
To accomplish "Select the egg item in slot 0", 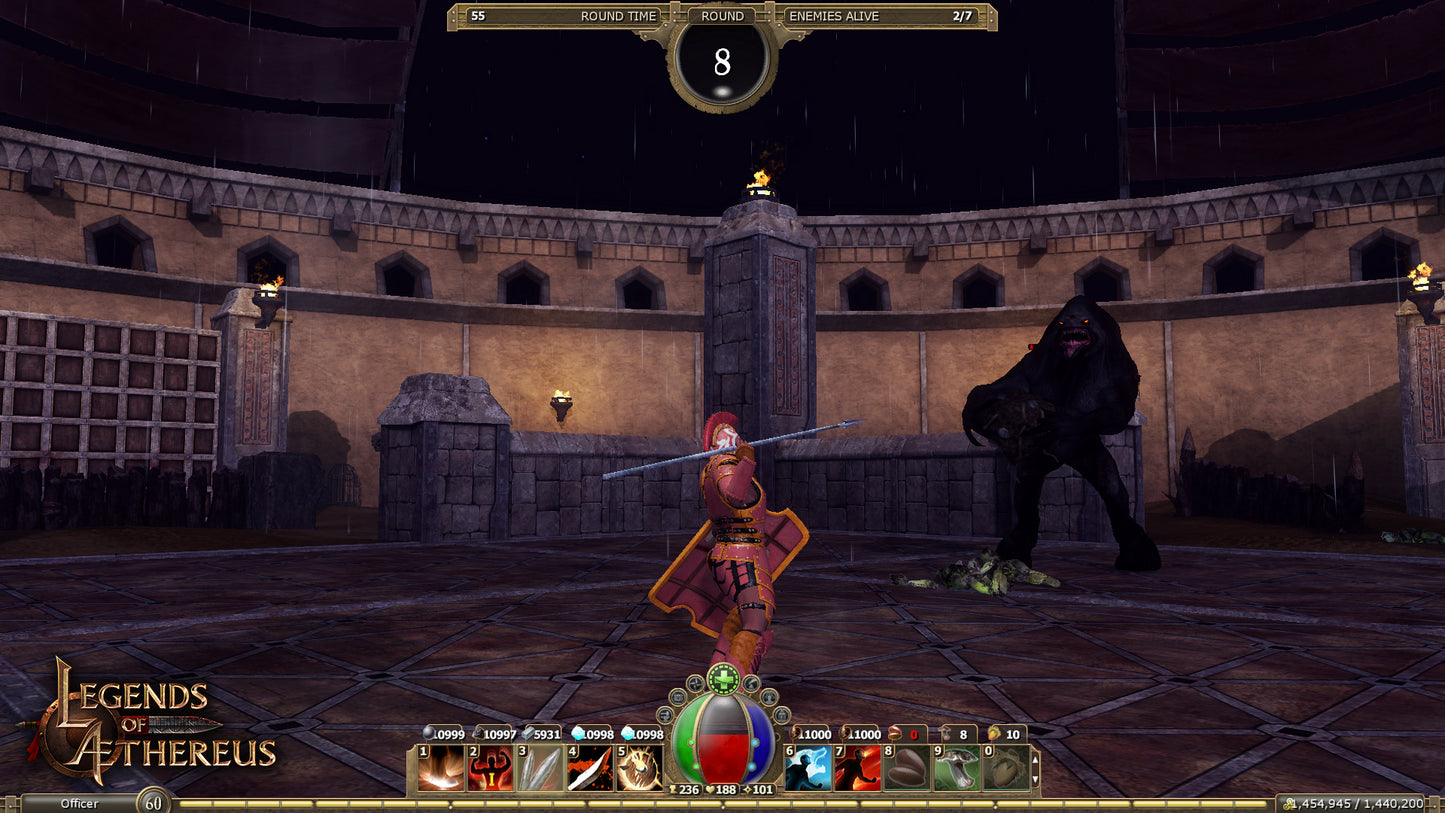I will tap(1009, 767).
